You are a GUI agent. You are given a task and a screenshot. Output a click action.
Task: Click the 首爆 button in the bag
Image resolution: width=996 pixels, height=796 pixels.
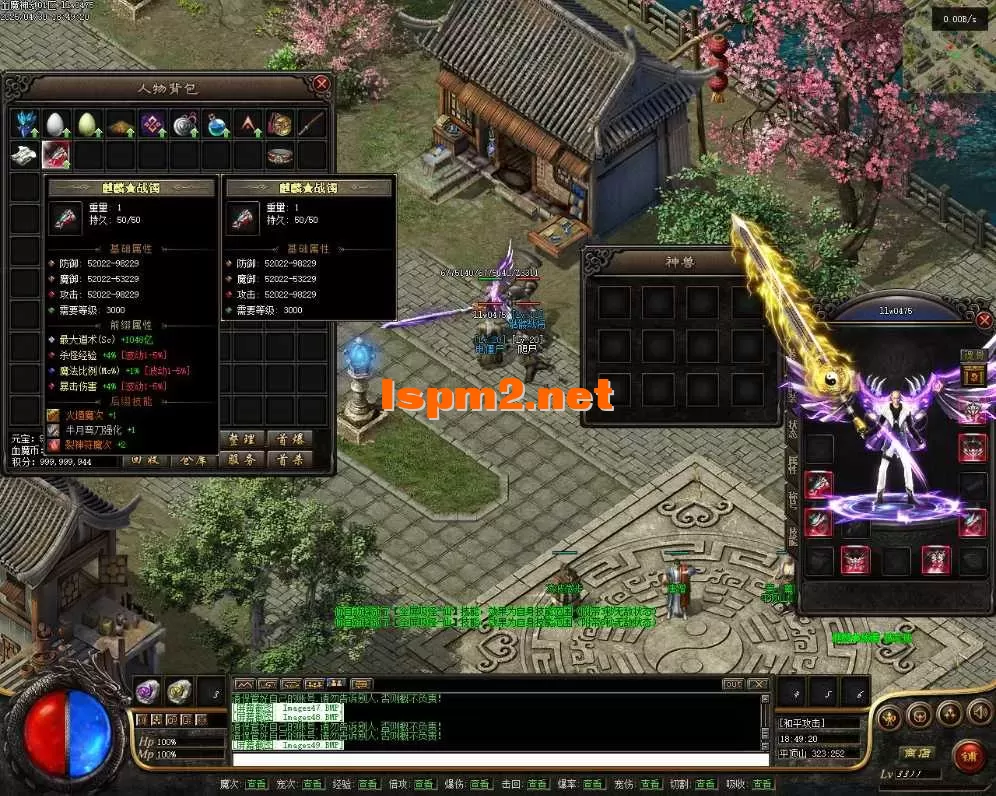point(290,439)
